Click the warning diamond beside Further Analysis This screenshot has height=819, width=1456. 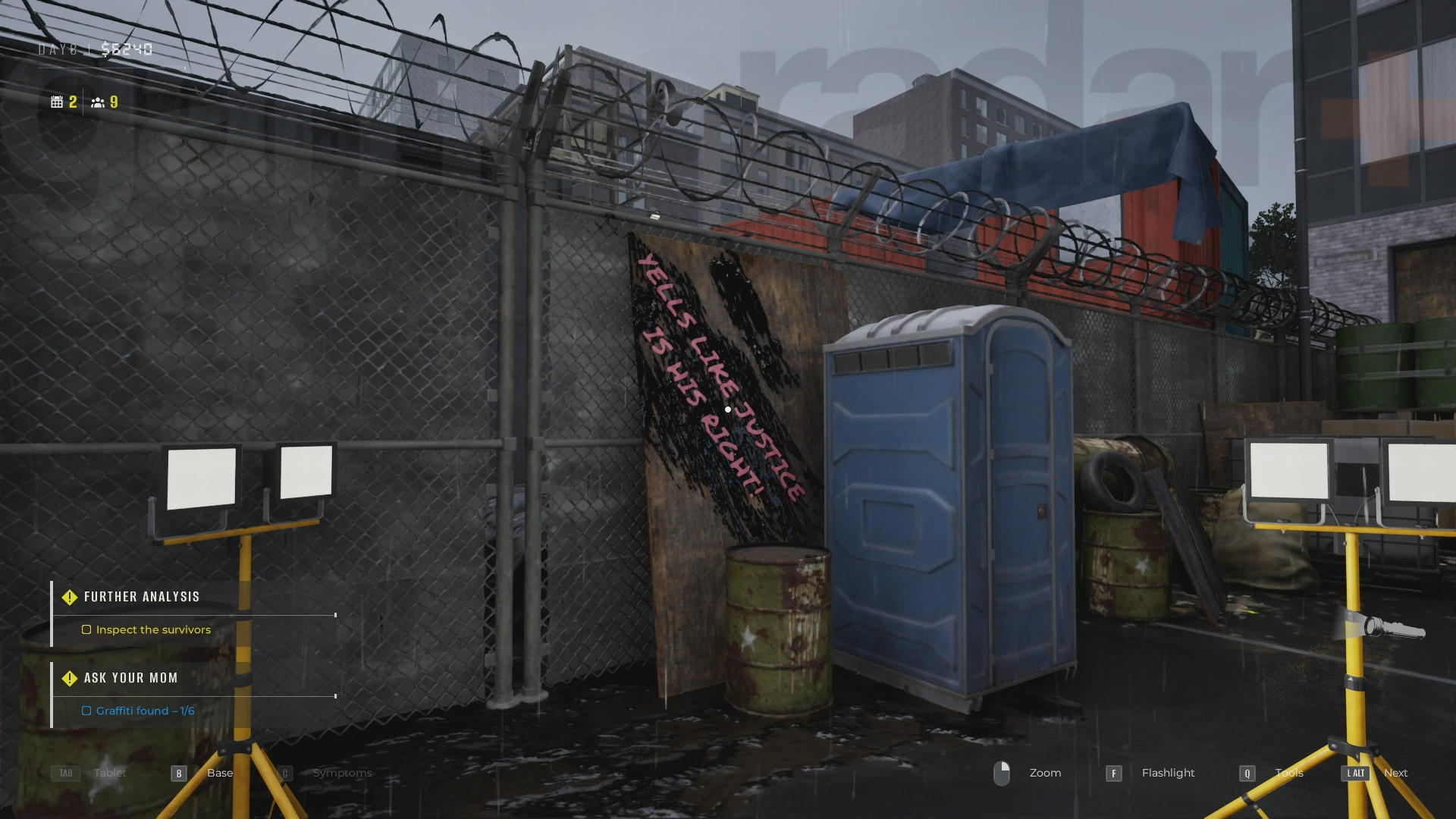(x=69, y=597)
